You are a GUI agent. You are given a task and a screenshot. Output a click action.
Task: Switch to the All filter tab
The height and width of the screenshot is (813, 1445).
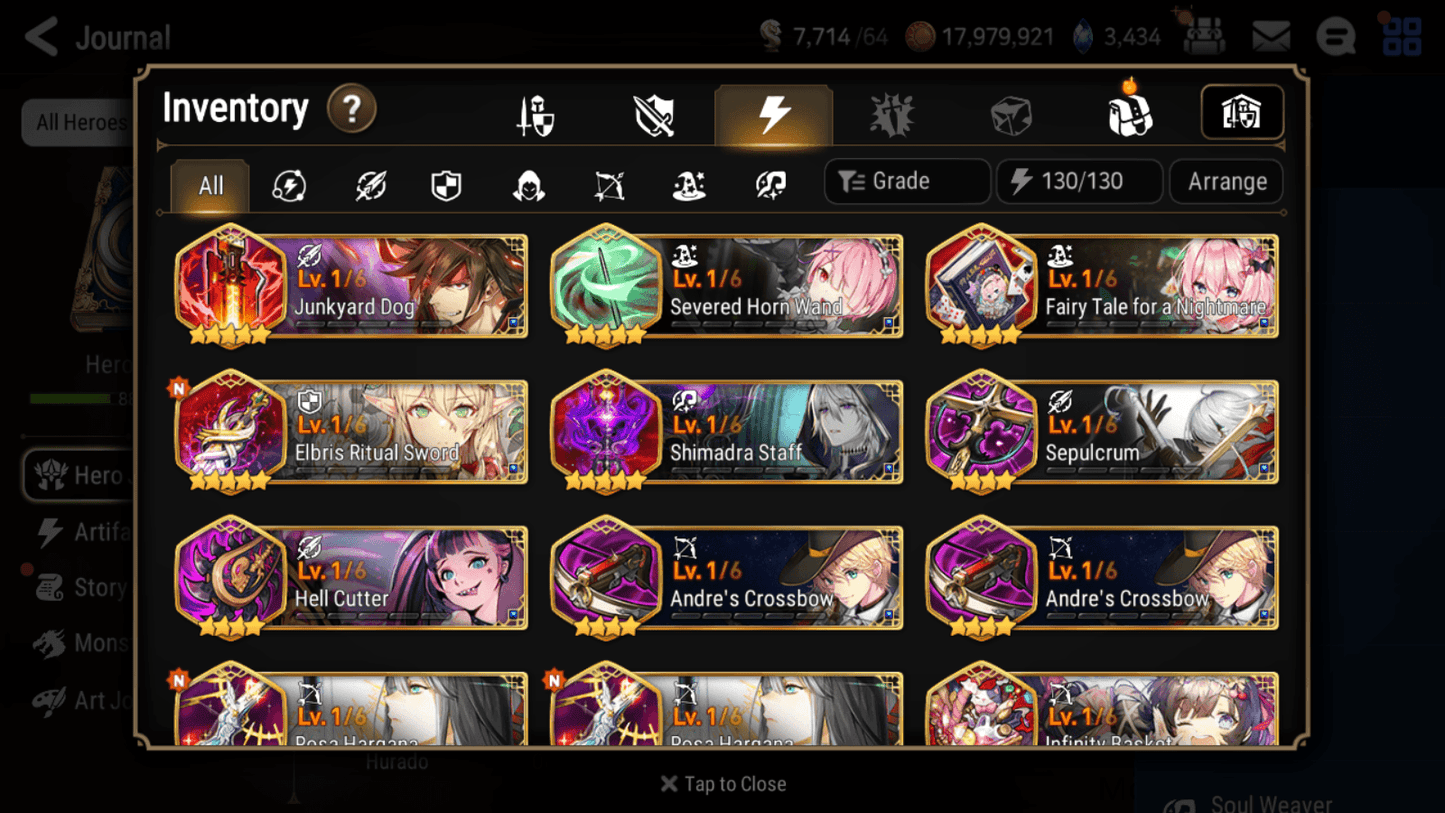[x=209, y=185]
